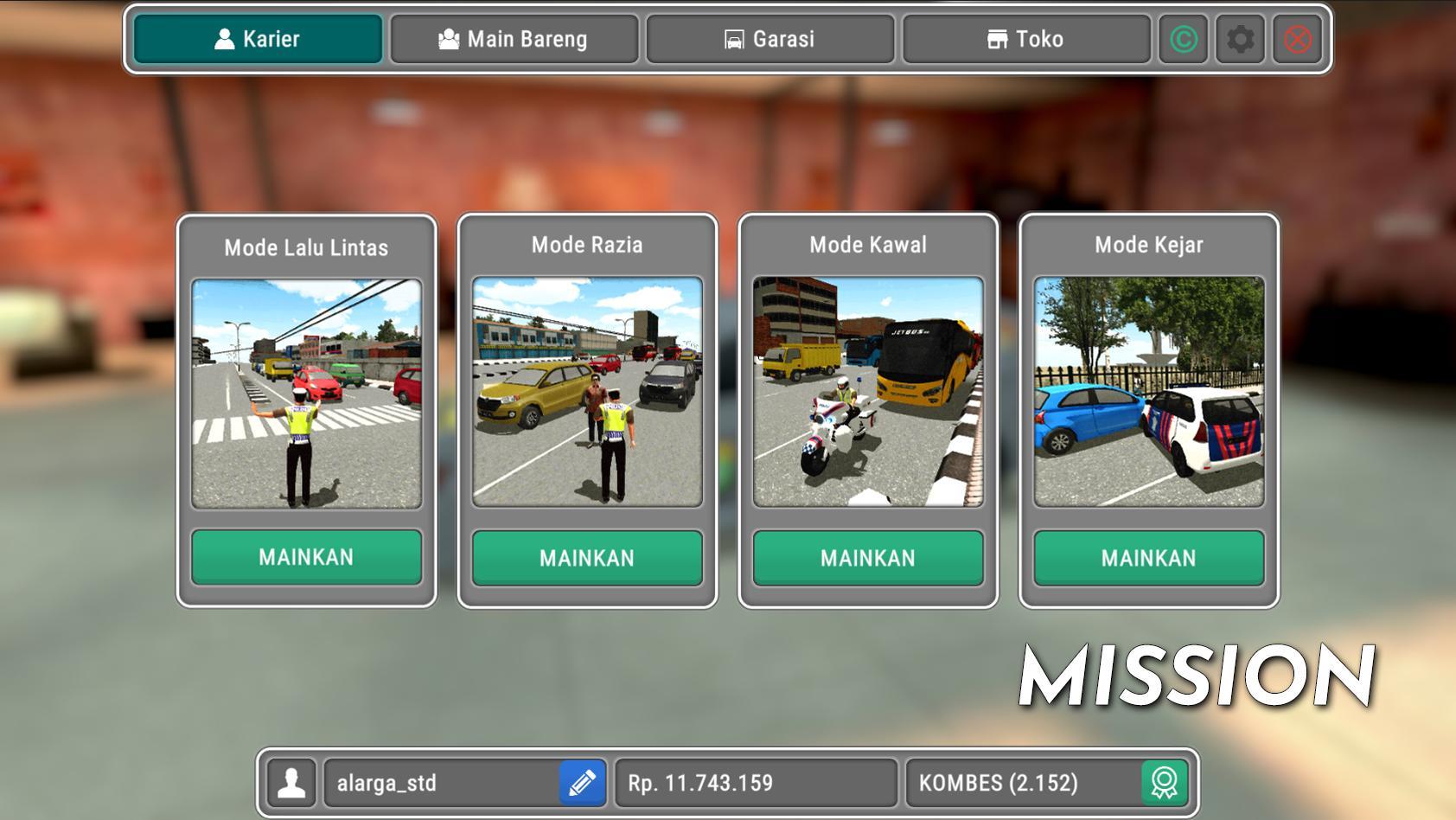The image size is (1456, 820).
Task: Click the Toko shop icon
Action: pyautogui.click(x=996, y=38)
